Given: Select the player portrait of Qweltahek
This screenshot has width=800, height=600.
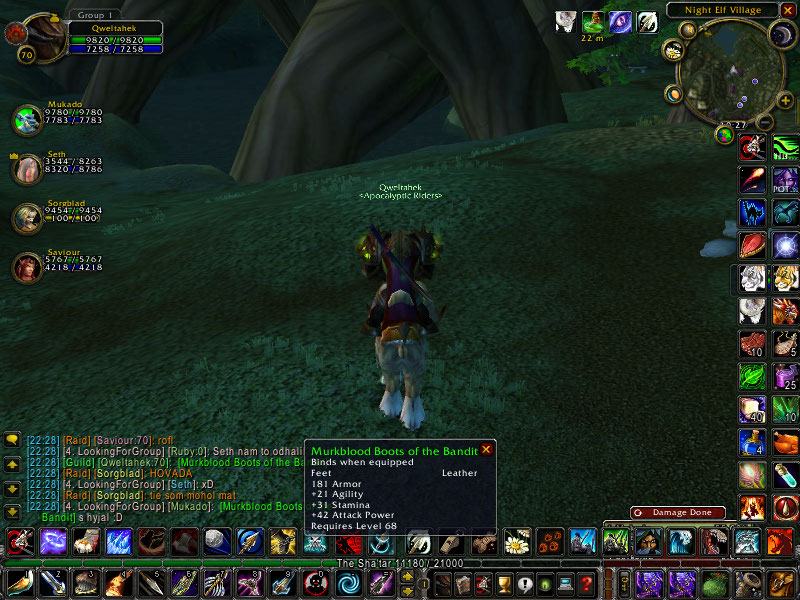Looking at the screenshot, I should click(x=40, y=39).
